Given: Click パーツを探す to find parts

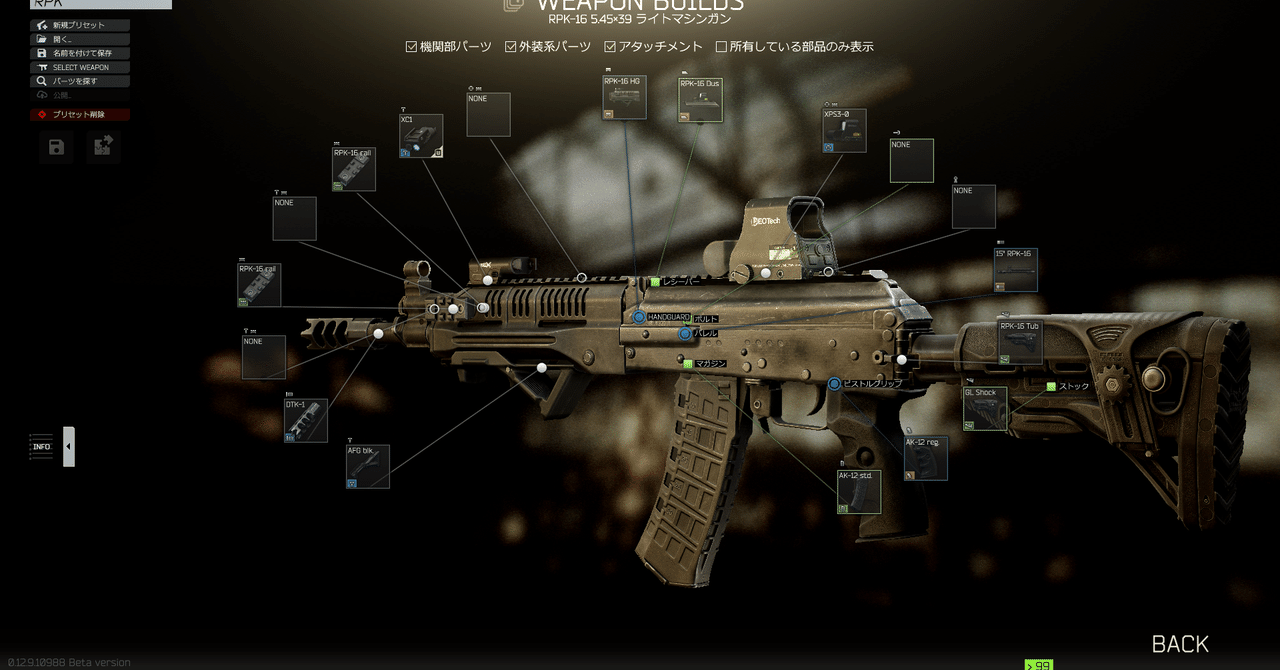Looking at the screenshot, I should click(x=80, y=81).
